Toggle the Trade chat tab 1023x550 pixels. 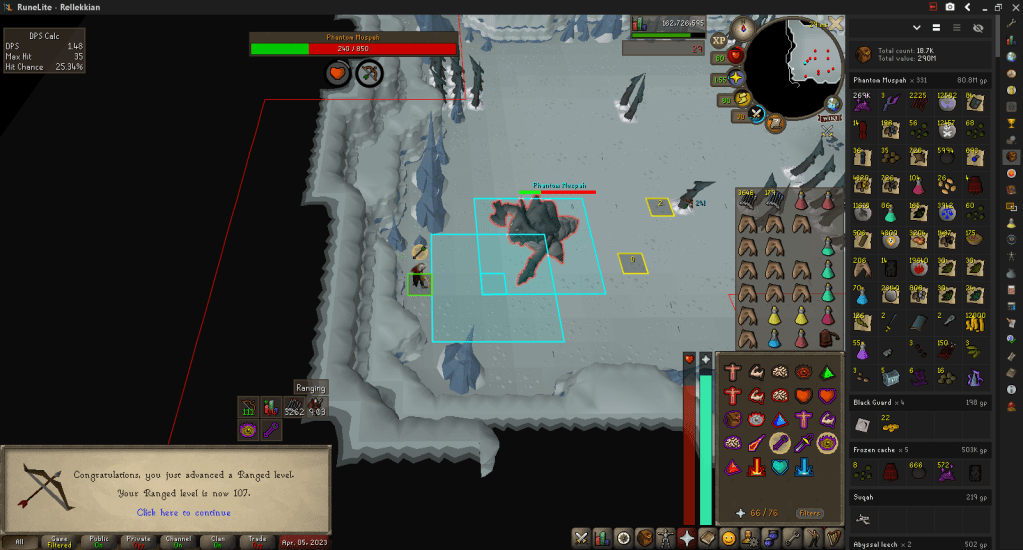258,541
